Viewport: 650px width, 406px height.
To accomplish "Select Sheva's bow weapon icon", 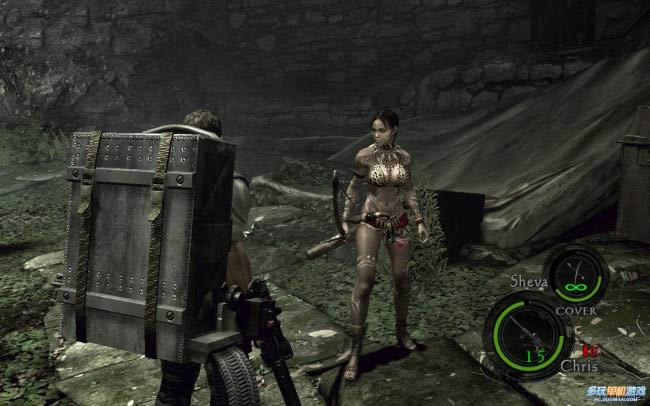I will 576,272.
